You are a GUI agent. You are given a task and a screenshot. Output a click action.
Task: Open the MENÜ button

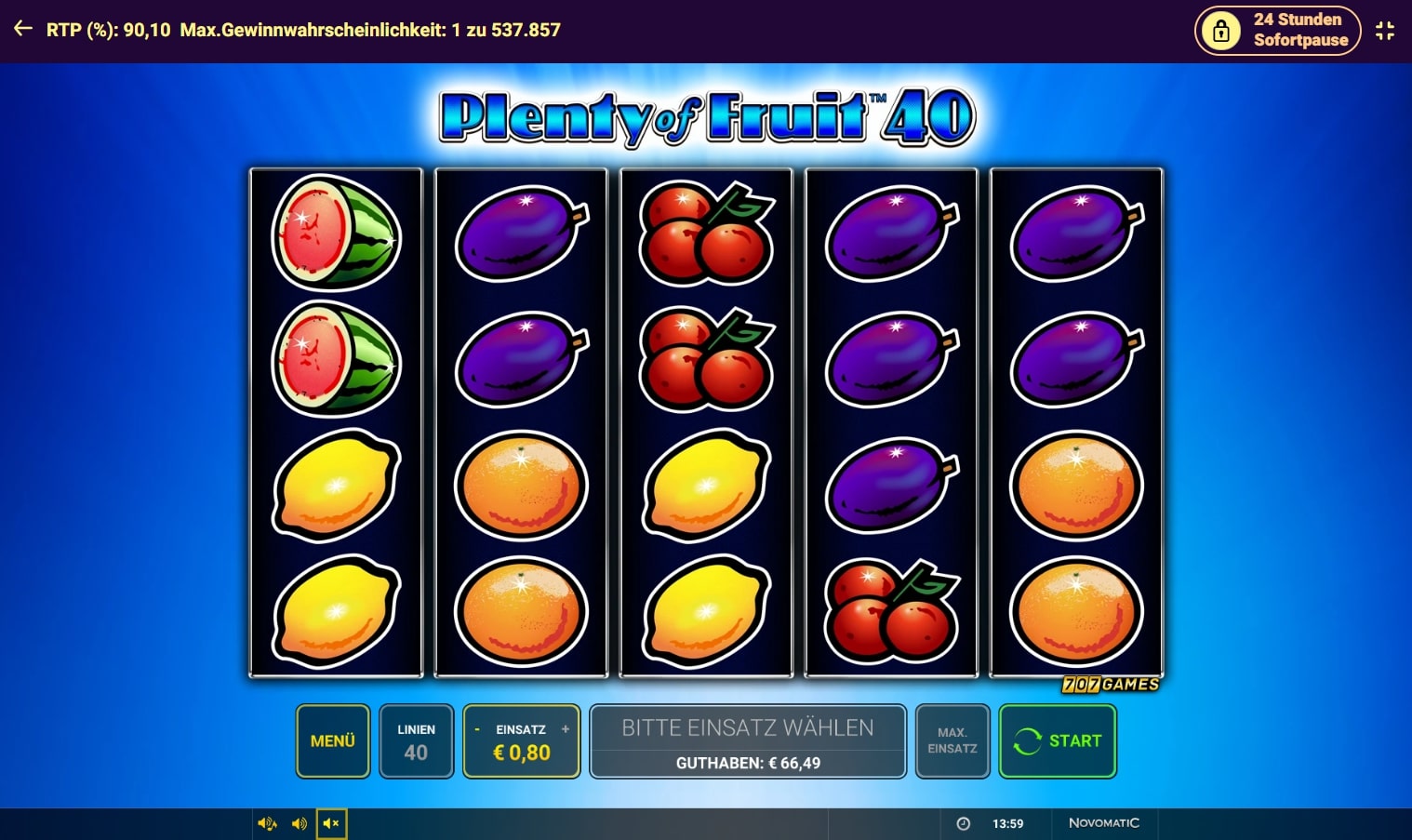[x=333, y=740]
